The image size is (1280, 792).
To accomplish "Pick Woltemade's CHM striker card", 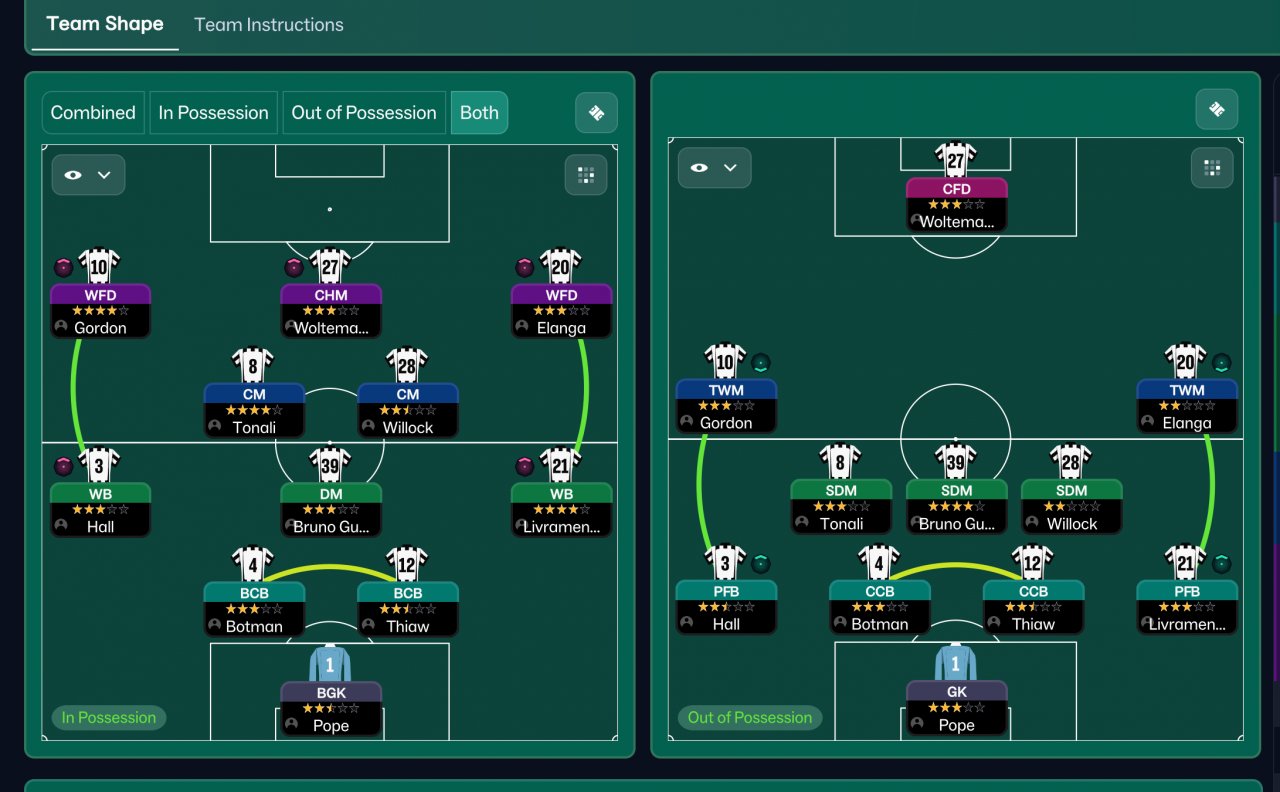I will [331, 311].
